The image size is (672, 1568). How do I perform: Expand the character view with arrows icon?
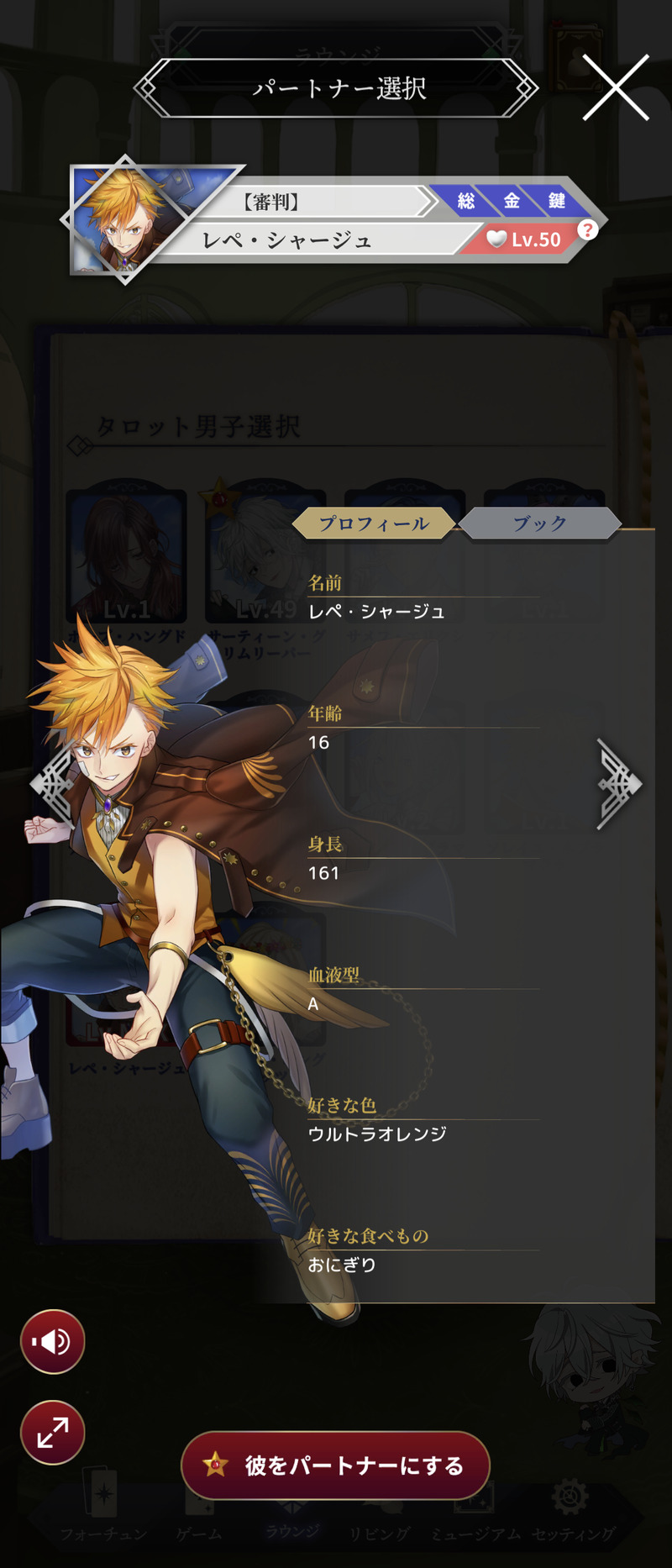pyautogui.click(x=52, y=1432)
